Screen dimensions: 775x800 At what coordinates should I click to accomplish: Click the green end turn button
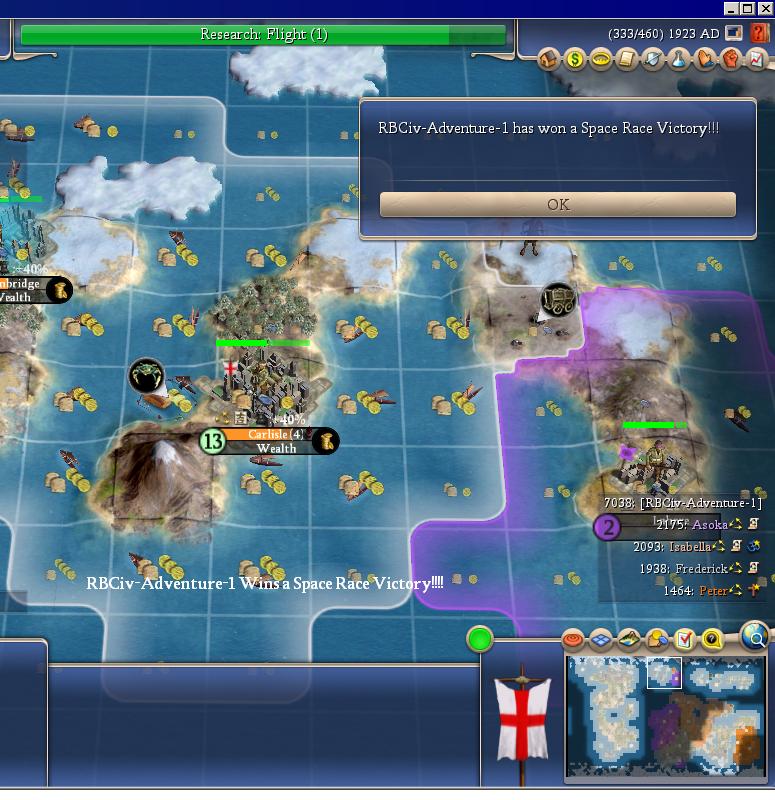click(x=480, y=639)
